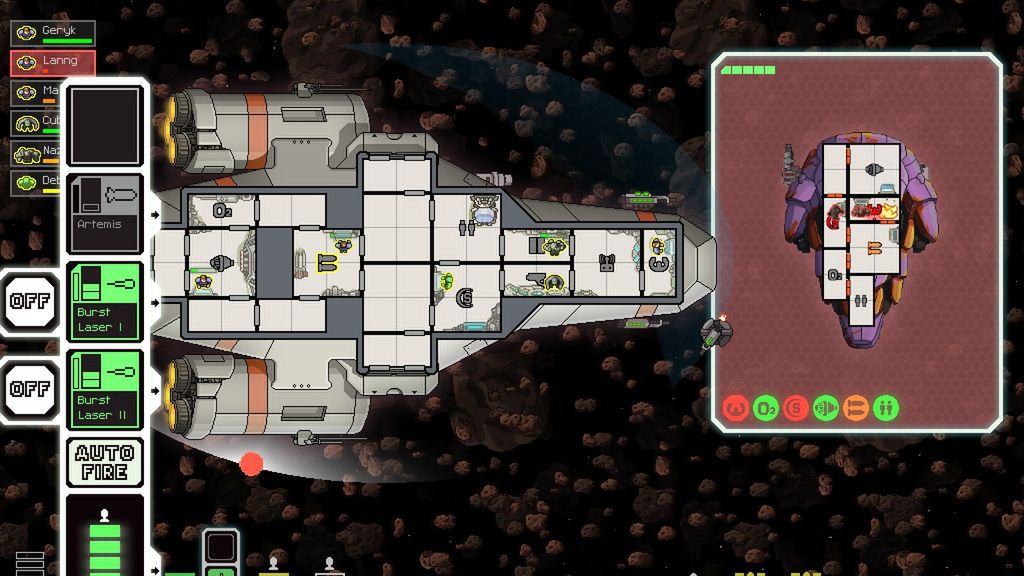Choose the Burst Laser II weapon
Image resolution: width=1024 pixels, height=576 pixels.
click(x=105, y=389)
